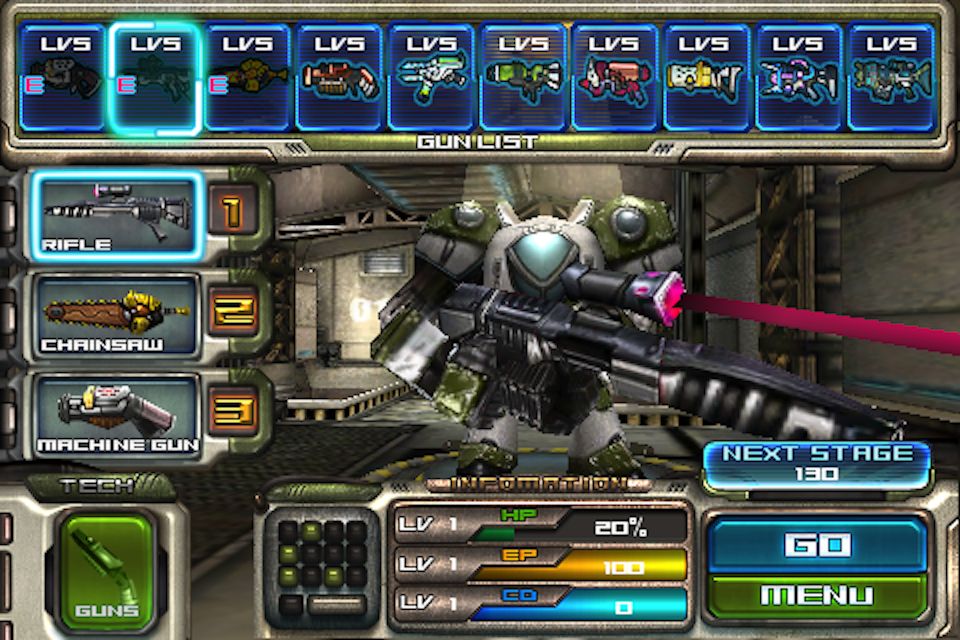The height and width of the screenshot is (640, 960).
Task: Select the highlighted dark green gun in the gun list
Action: point(155,78)
